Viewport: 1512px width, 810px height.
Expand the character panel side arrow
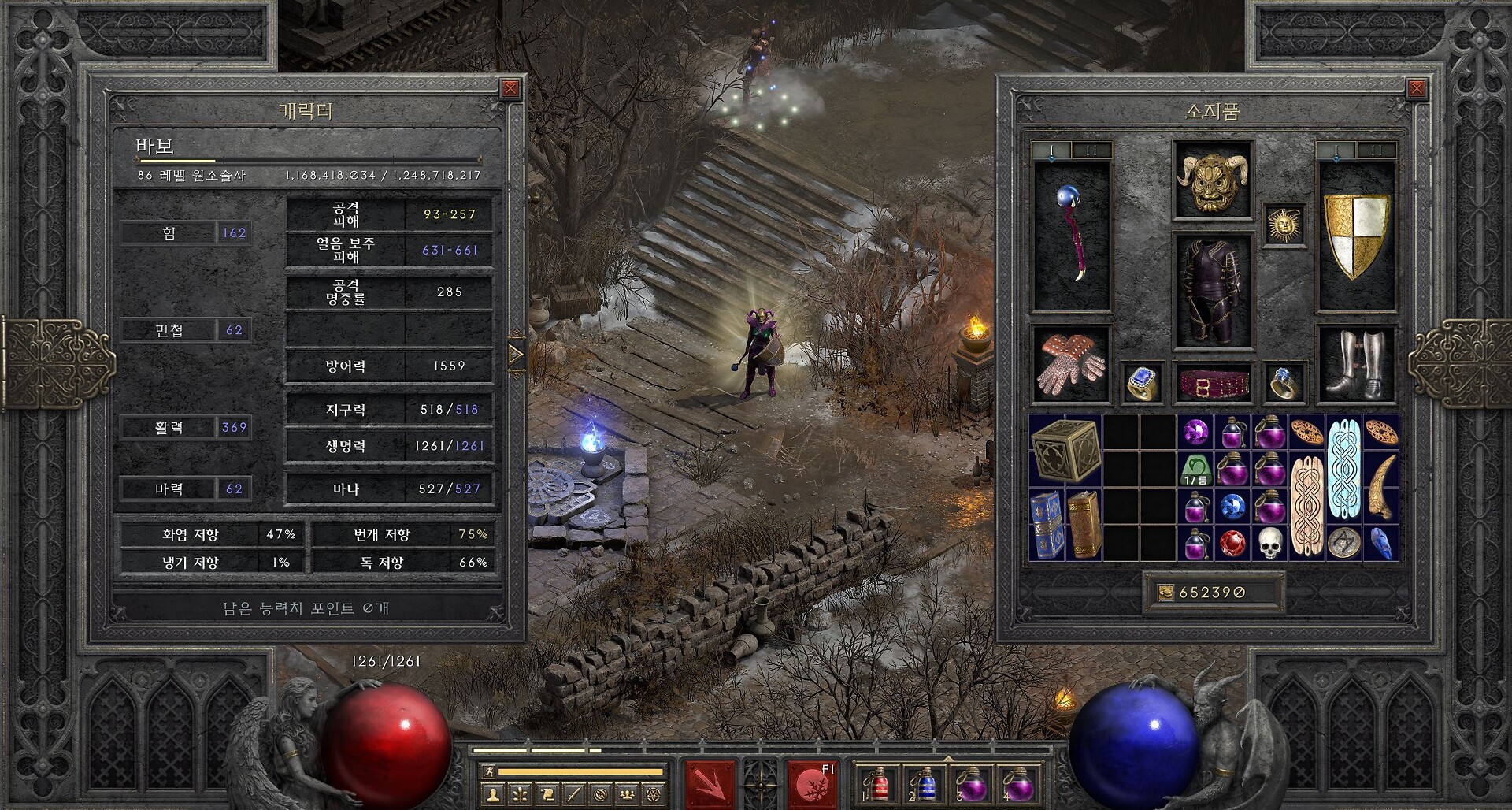point(517,355)
